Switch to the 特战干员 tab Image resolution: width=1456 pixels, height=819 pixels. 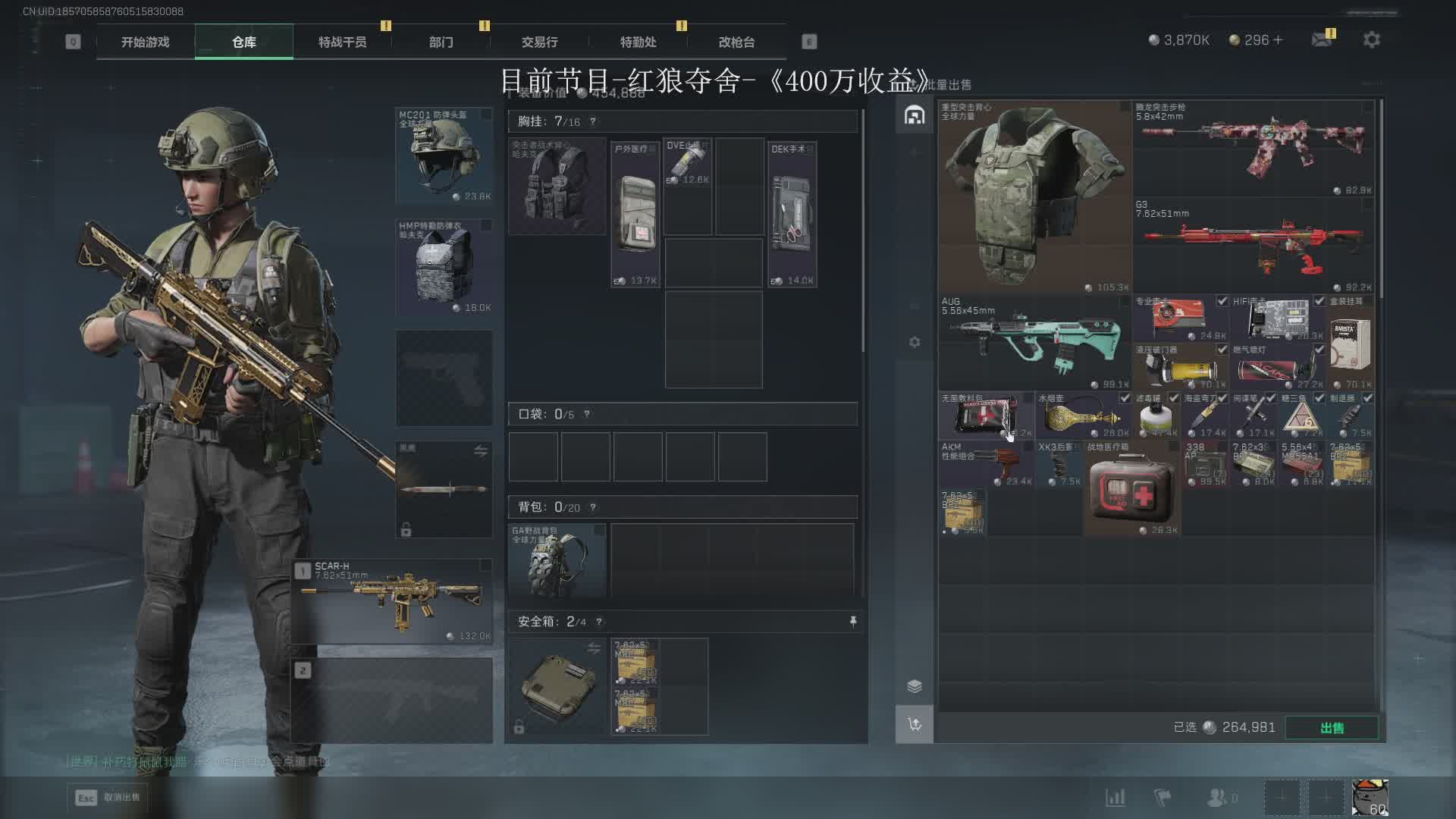(342, 42)
